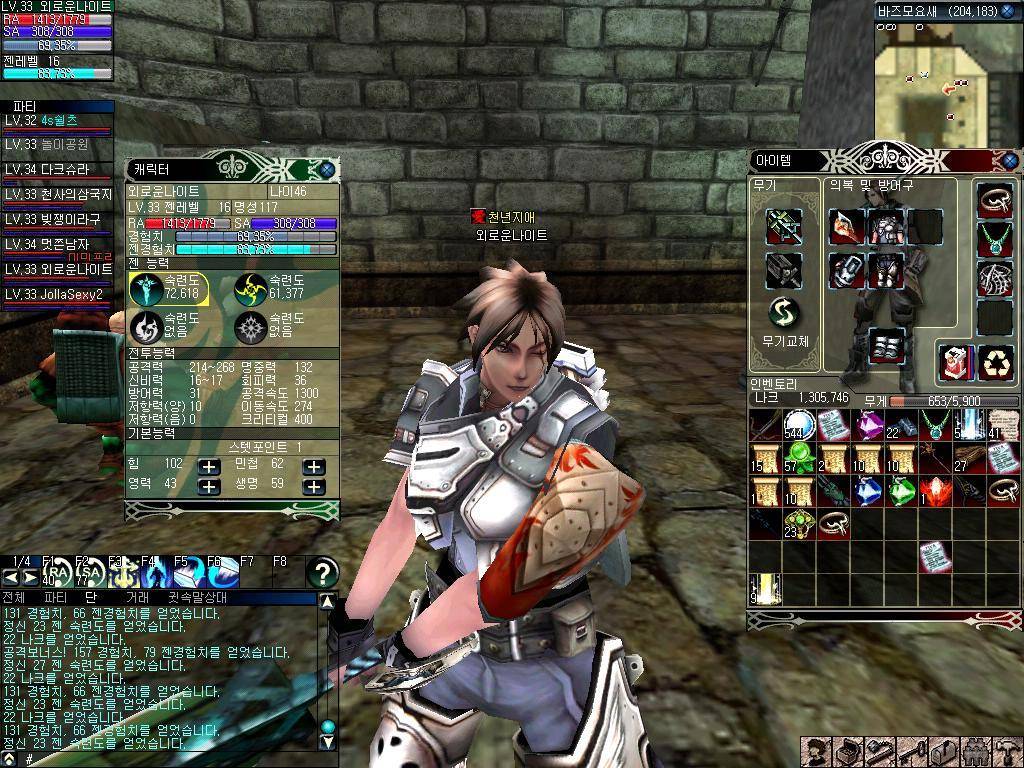Increase the 생명 stat with plus button
The height and width of the screenshot is (768, 1024).
click(x=314, y=486)
